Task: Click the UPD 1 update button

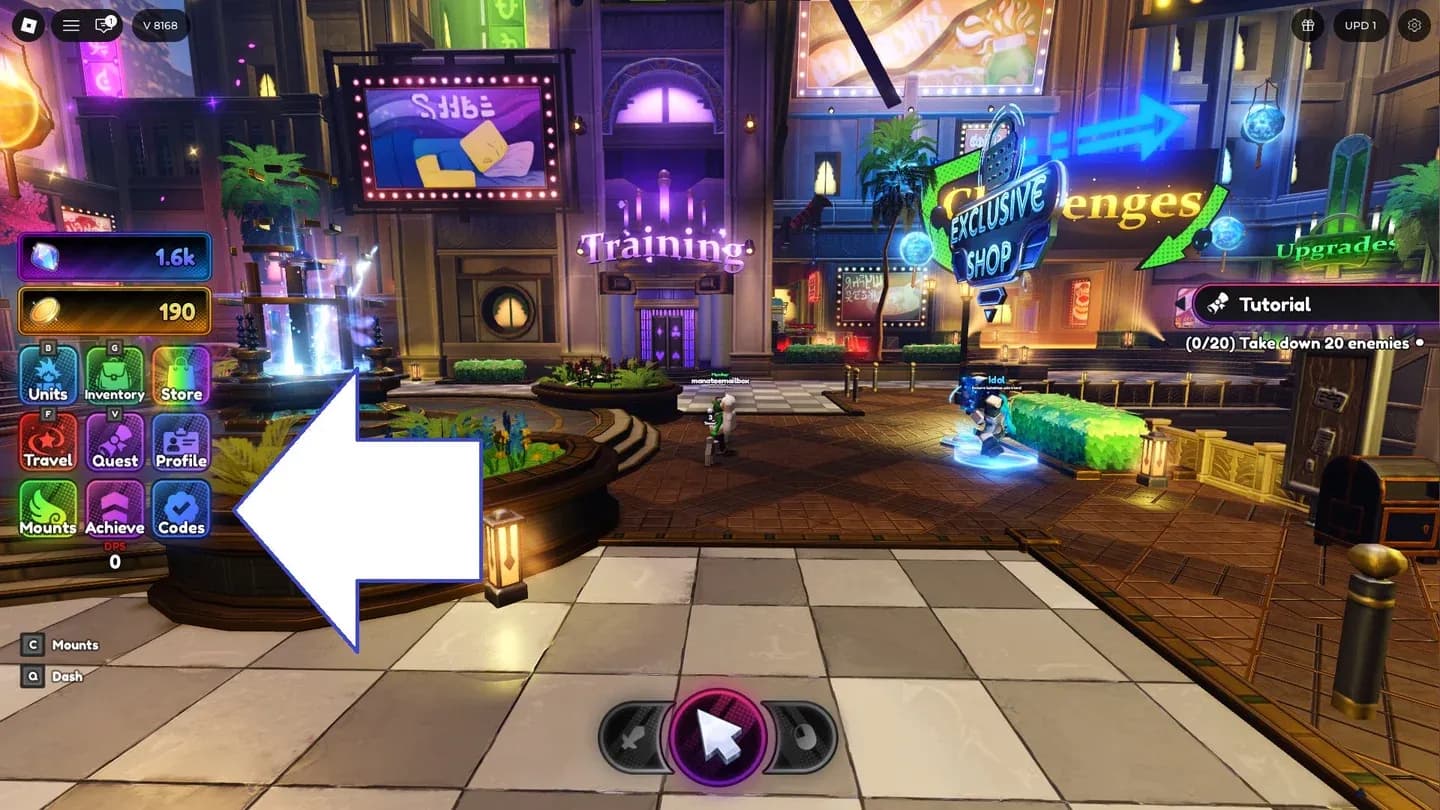Action: pyautogui.click(x=1360, y=26)
